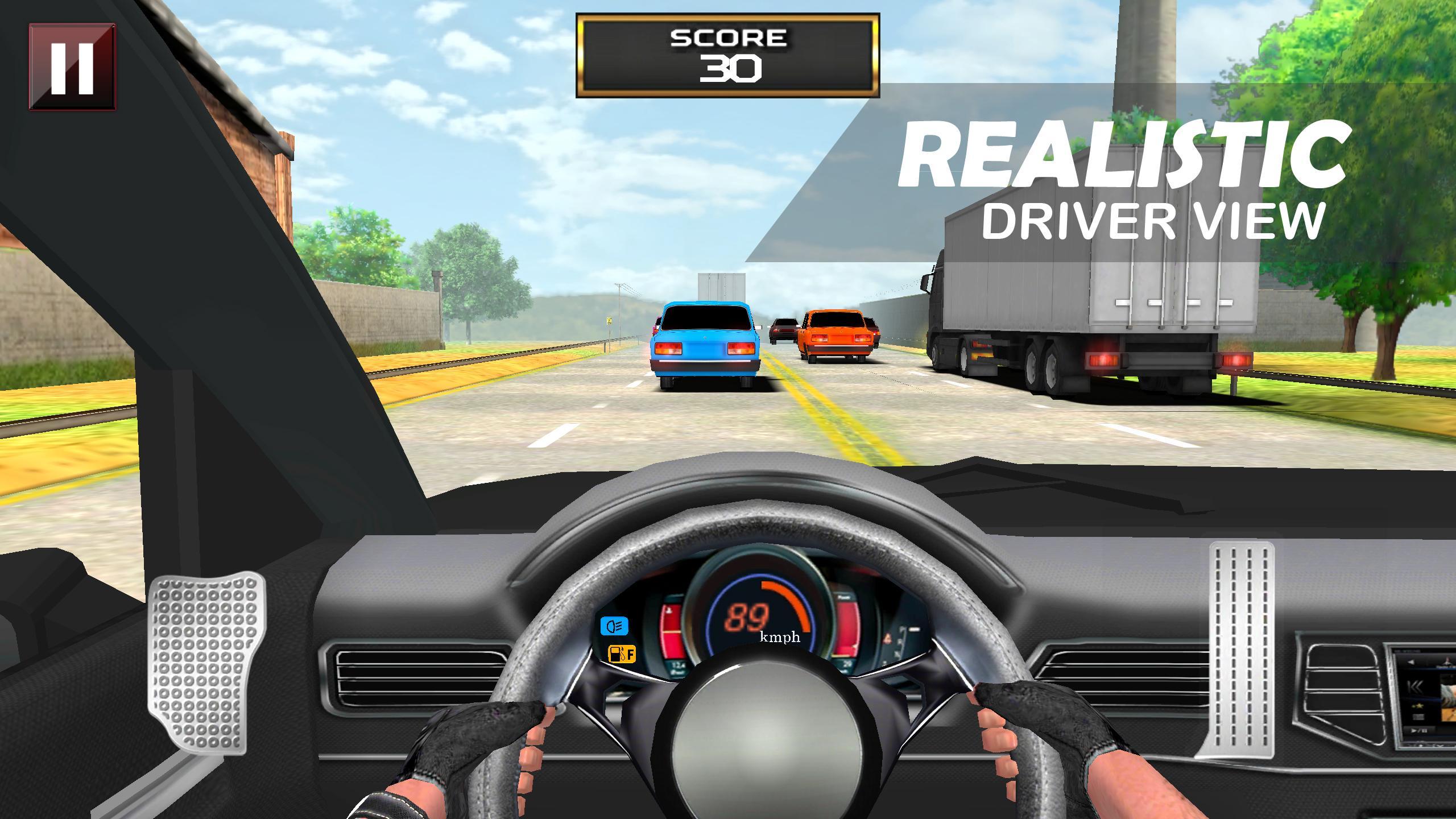The width and height of the screenshot is (1456, 819).
Task: Click the back arrow on the infotainment screen
Action: point(1411,661)
